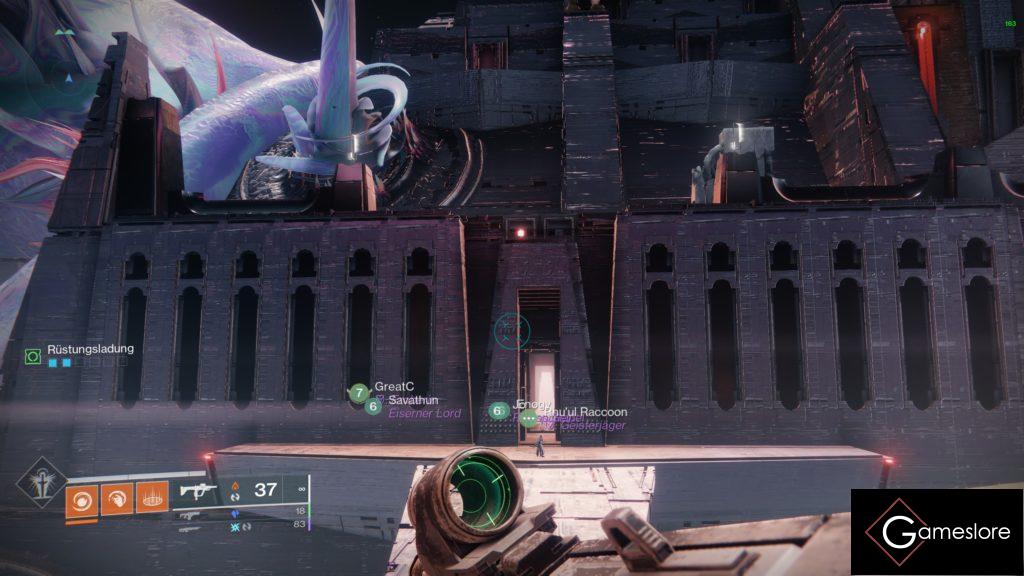Click the Rüstungsladung armor charge icon

(33, 355)
